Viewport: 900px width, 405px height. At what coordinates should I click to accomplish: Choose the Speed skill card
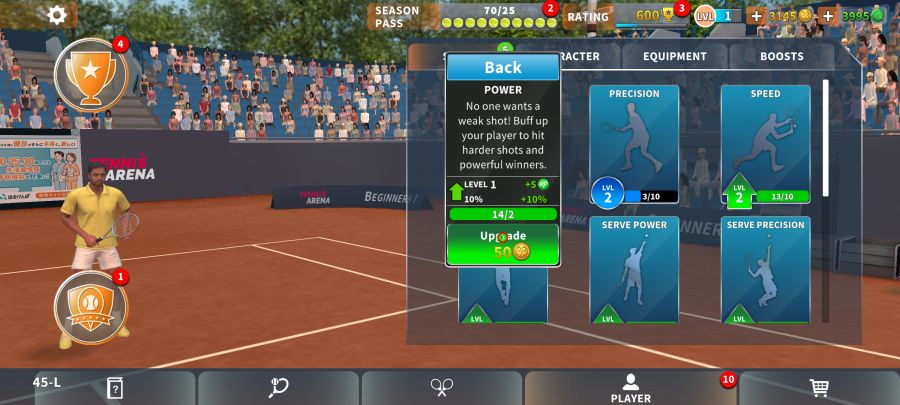(765, 145)
